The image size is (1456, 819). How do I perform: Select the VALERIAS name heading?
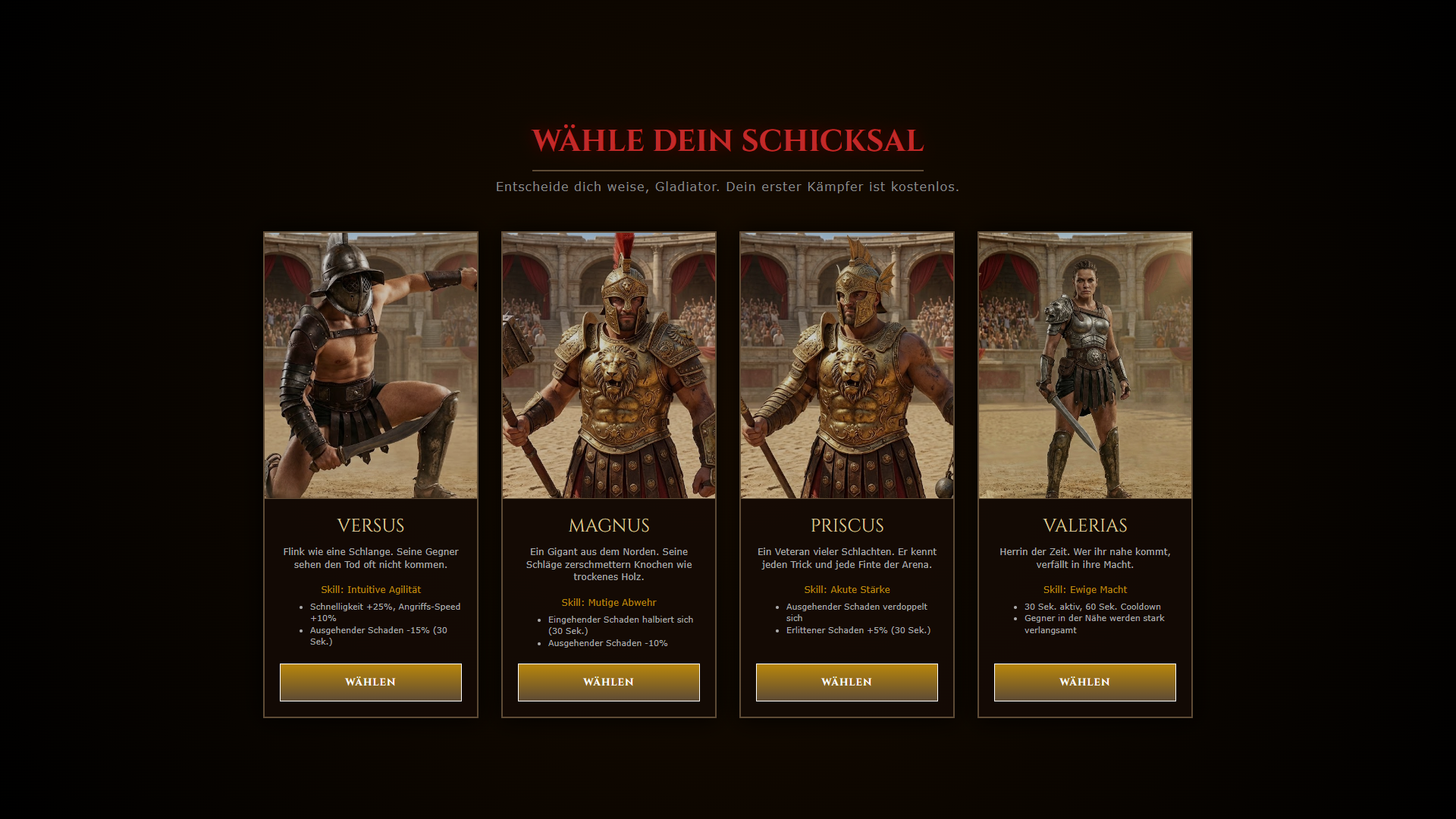[1084, 525]
